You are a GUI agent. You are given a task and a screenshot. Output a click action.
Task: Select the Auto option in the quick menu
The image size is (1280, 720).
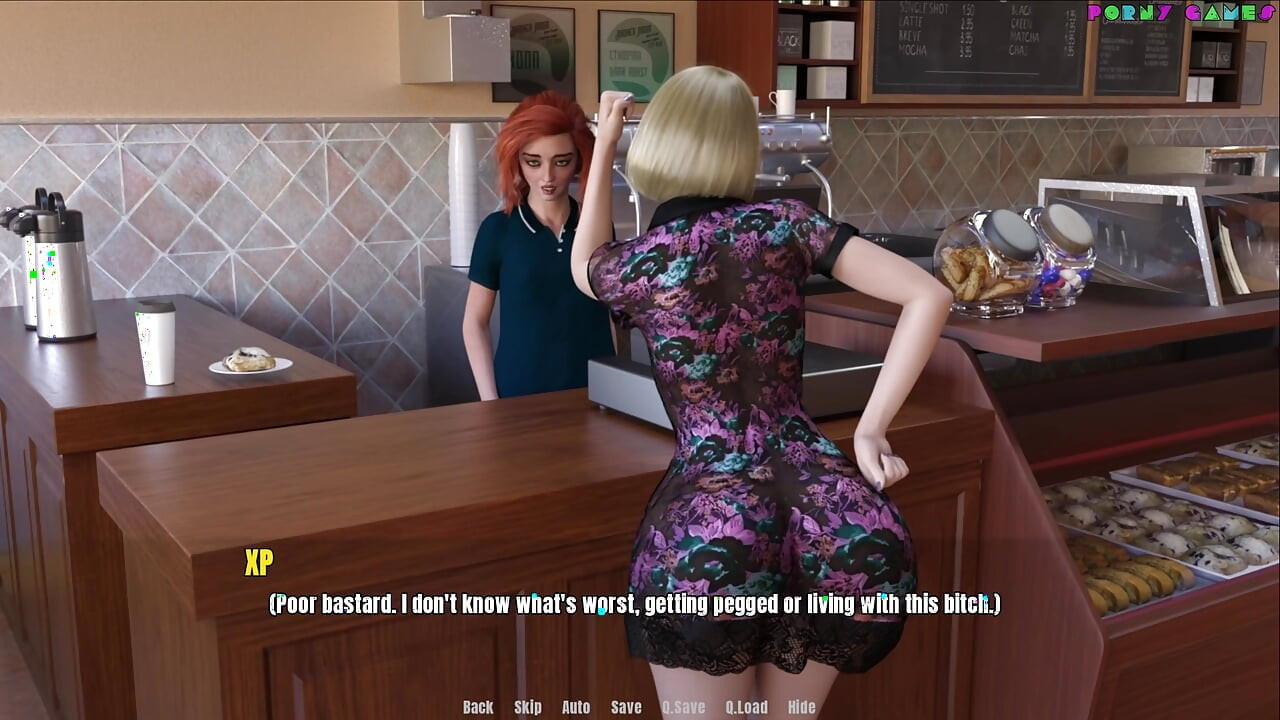tap(576, 707)
